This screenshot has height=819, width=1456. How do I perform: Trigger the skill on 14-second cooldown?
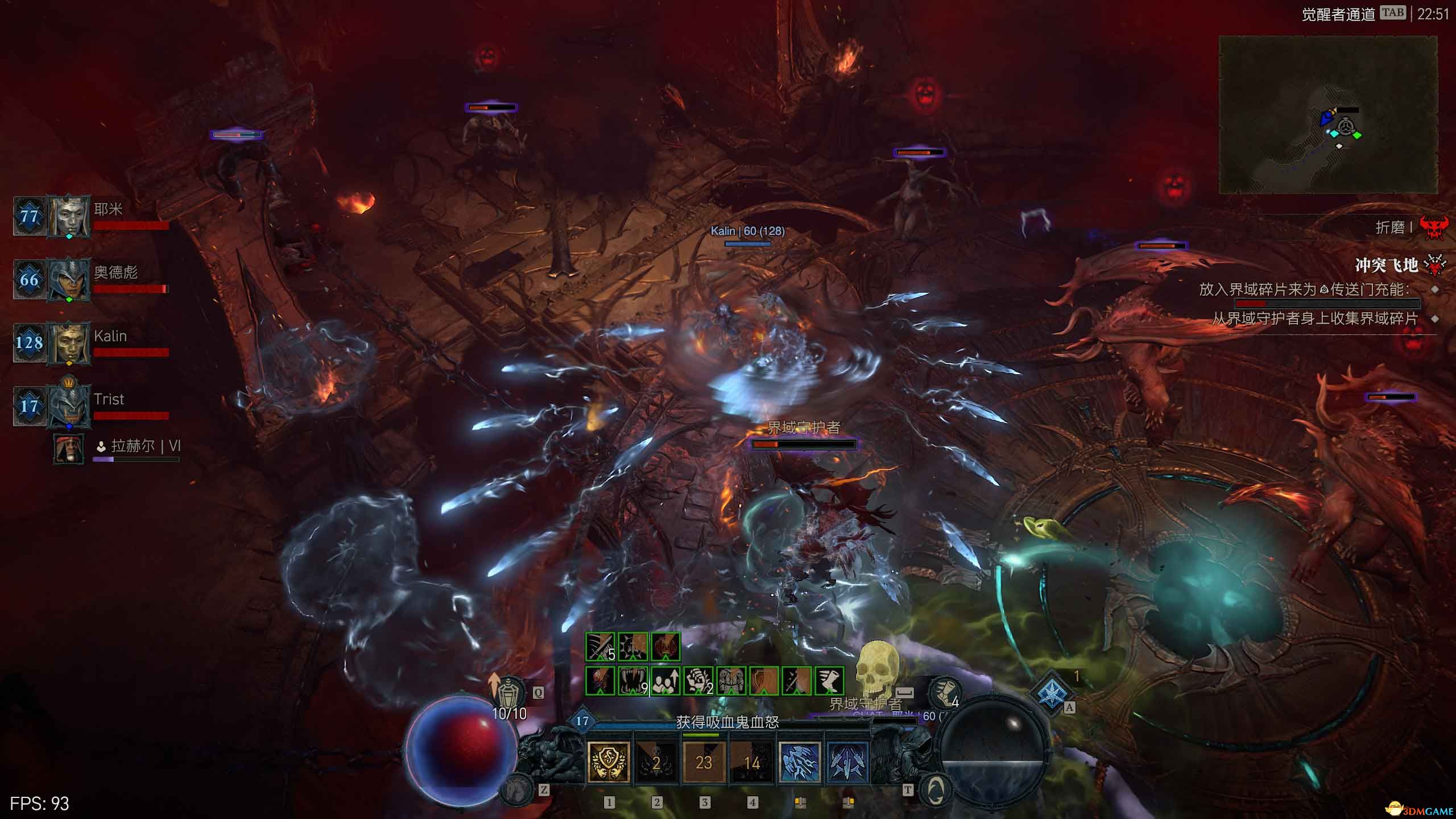coord(751,762)
